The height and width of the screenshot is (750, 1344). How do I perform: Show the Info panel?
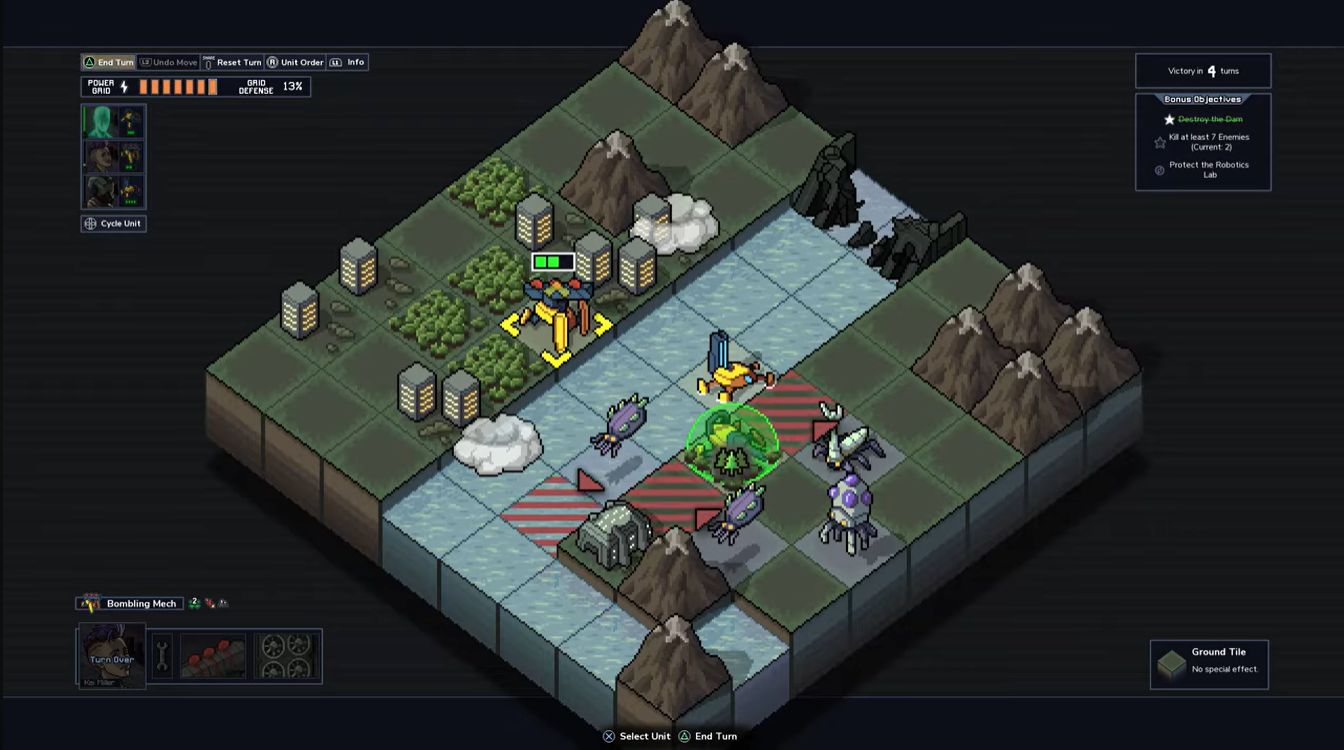[x=348, y=62]
